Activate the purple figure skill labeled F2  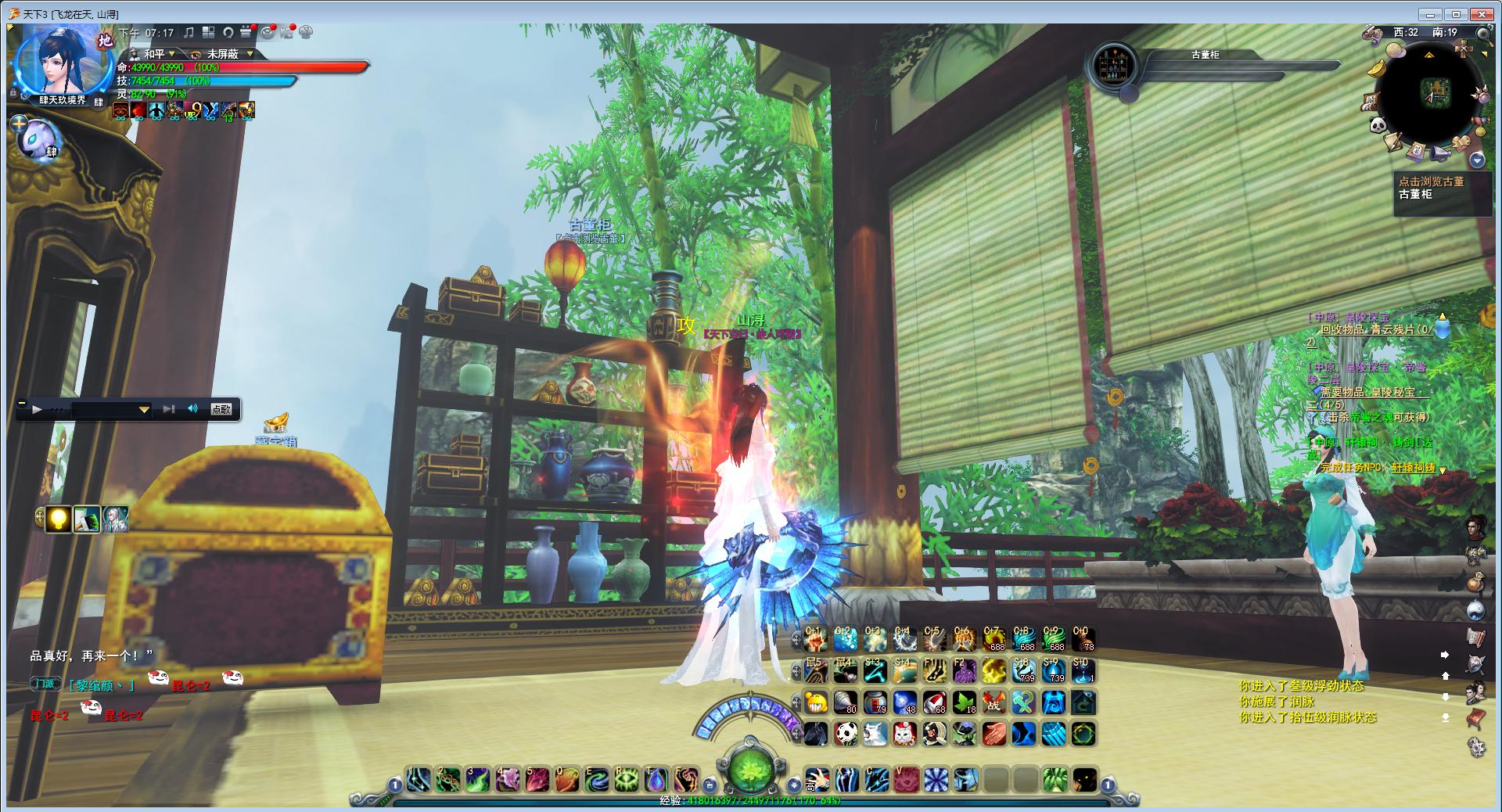point(965,671)
